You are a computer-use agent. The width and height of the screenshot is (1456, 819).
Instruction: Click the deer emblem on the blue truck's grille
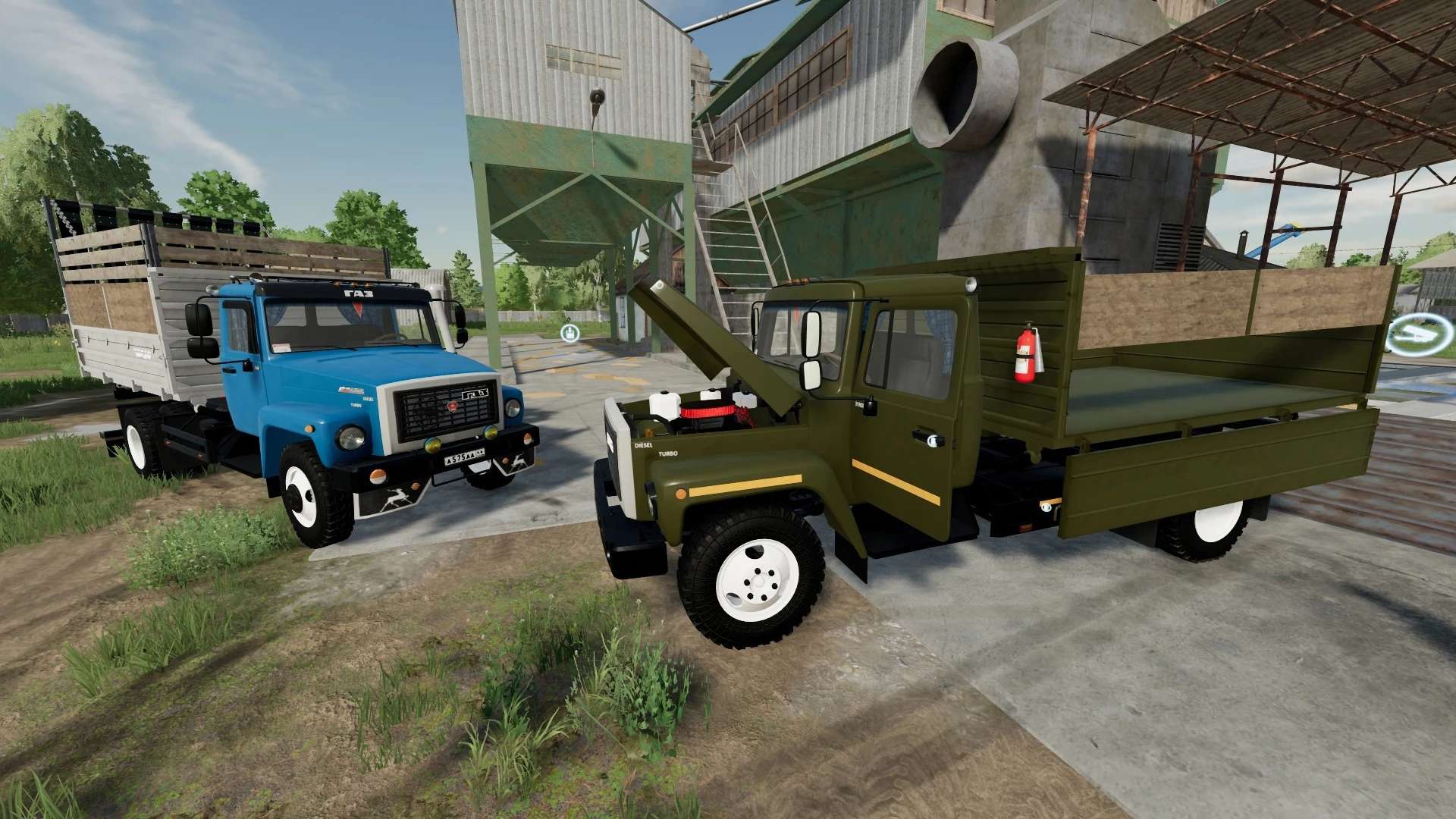[x=452, y=407]
